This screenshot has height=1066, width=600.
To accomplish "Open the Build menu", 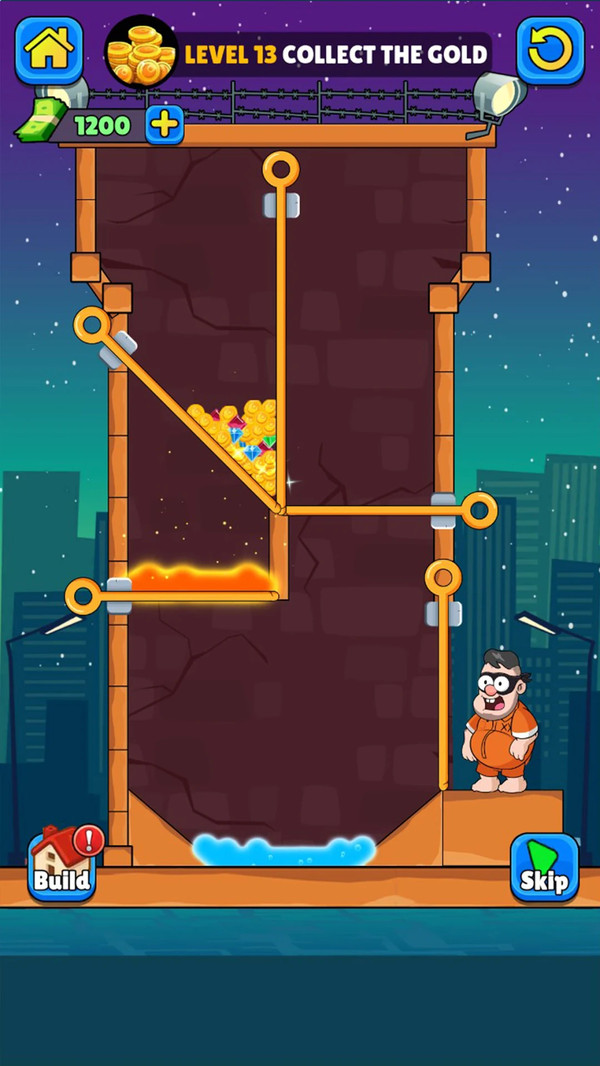I will (x=62, y=868).
